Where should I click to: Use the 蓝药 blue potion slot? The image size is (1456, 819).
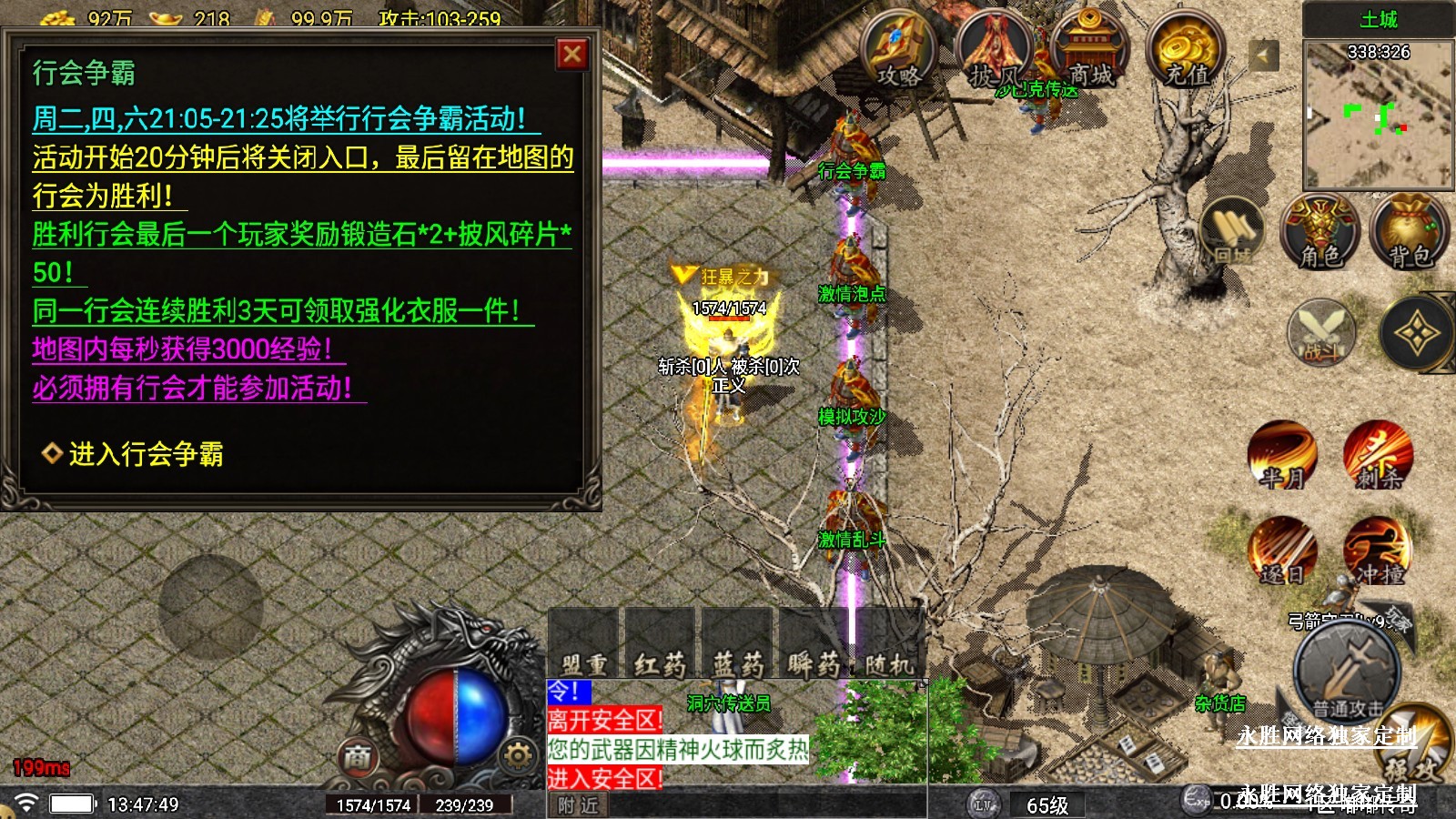(736, 646)
